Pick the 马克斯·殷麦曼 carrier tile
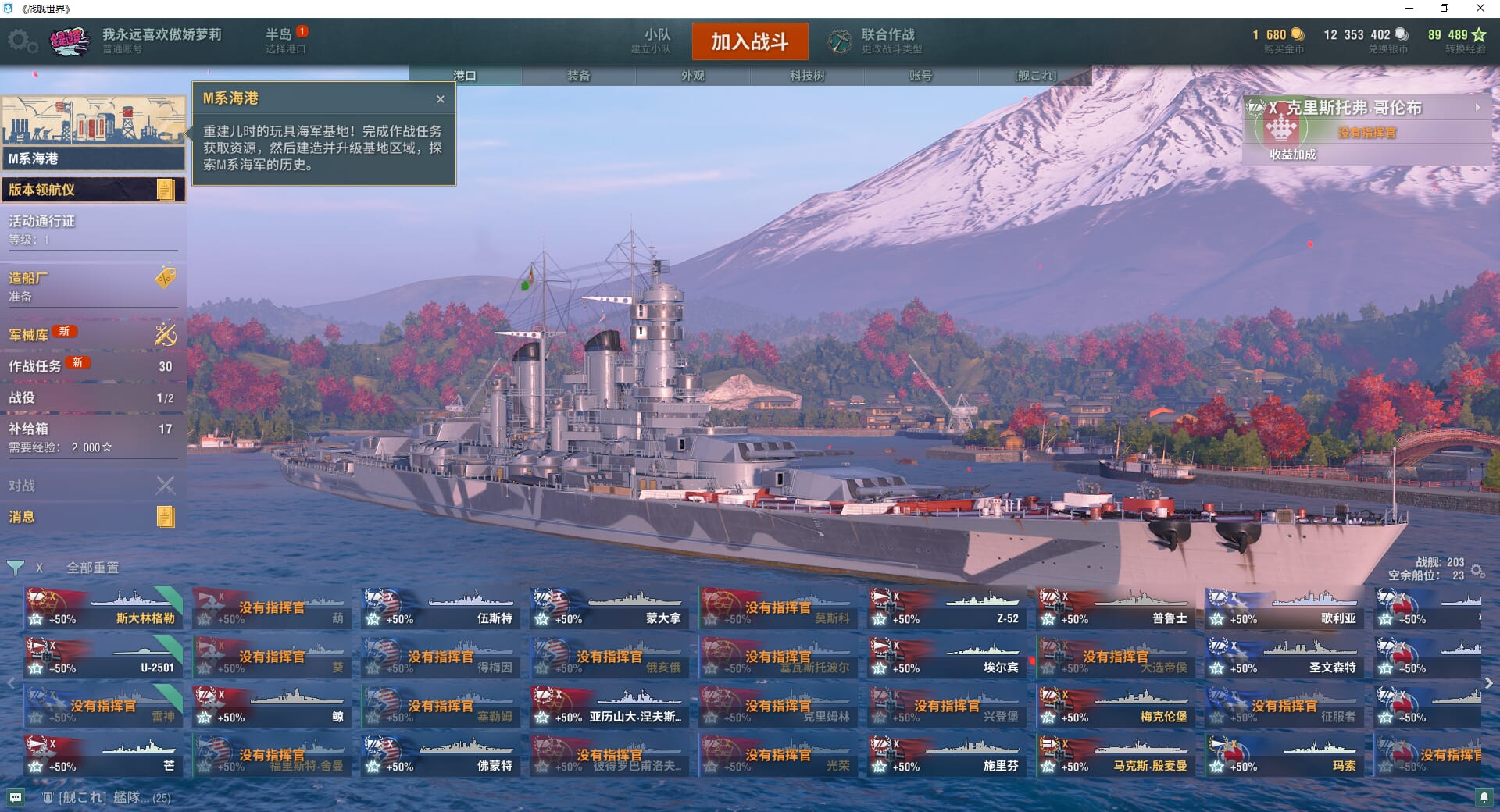This screenshot has height=812, width=1500. coord(1116,757)
